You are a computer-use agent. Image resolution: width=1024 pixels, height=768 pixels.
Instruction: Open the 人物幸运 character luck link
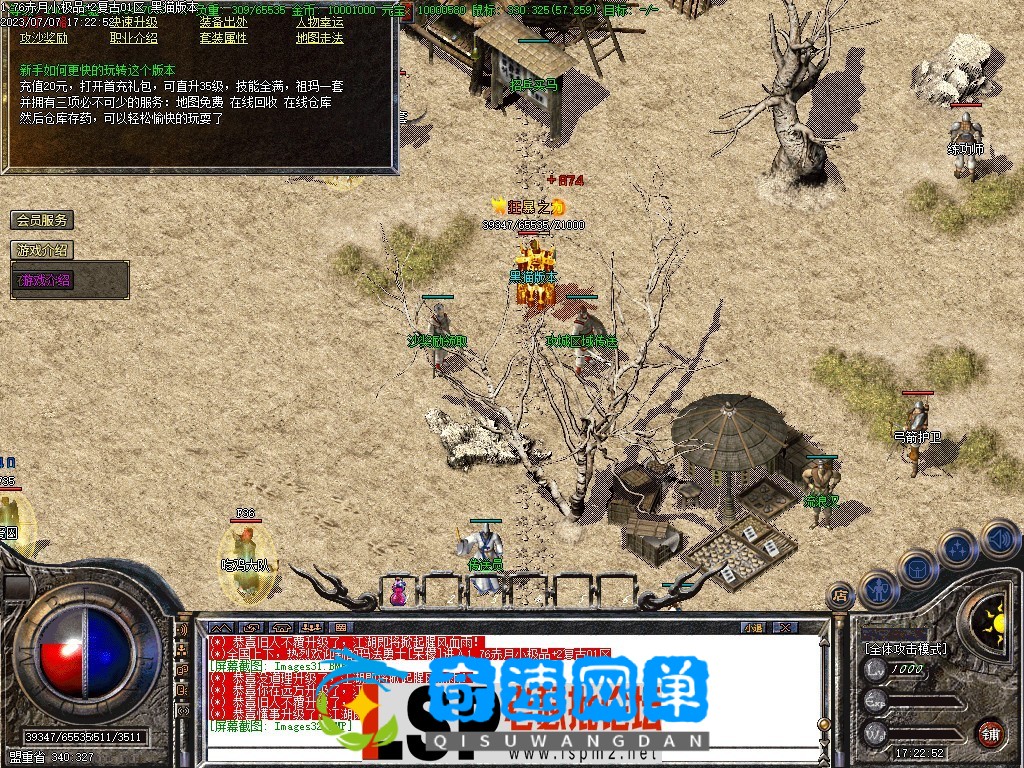pos(319,22)
